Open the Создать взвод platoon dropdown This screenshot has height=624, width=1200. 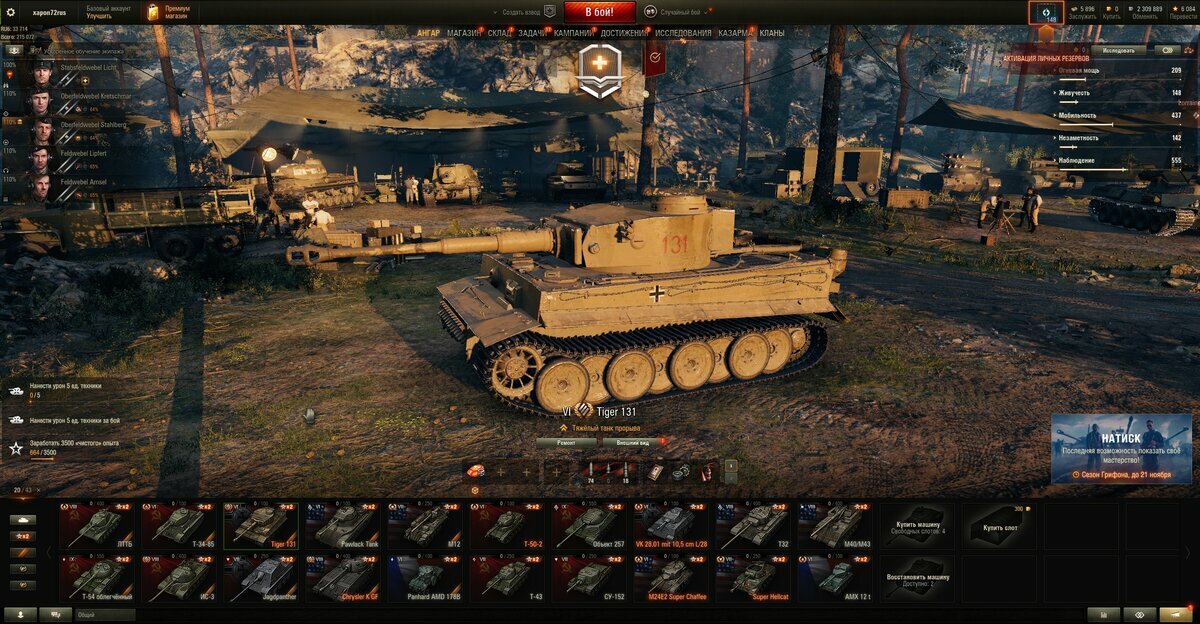pyautogui.click(x=525, y=12)
